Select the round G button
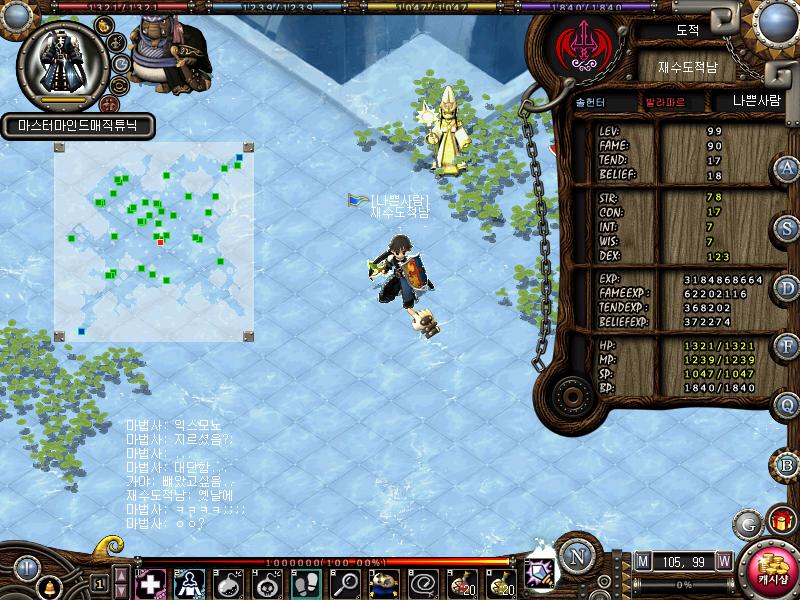Screen dimensions: 800x600 pos(747,523)
